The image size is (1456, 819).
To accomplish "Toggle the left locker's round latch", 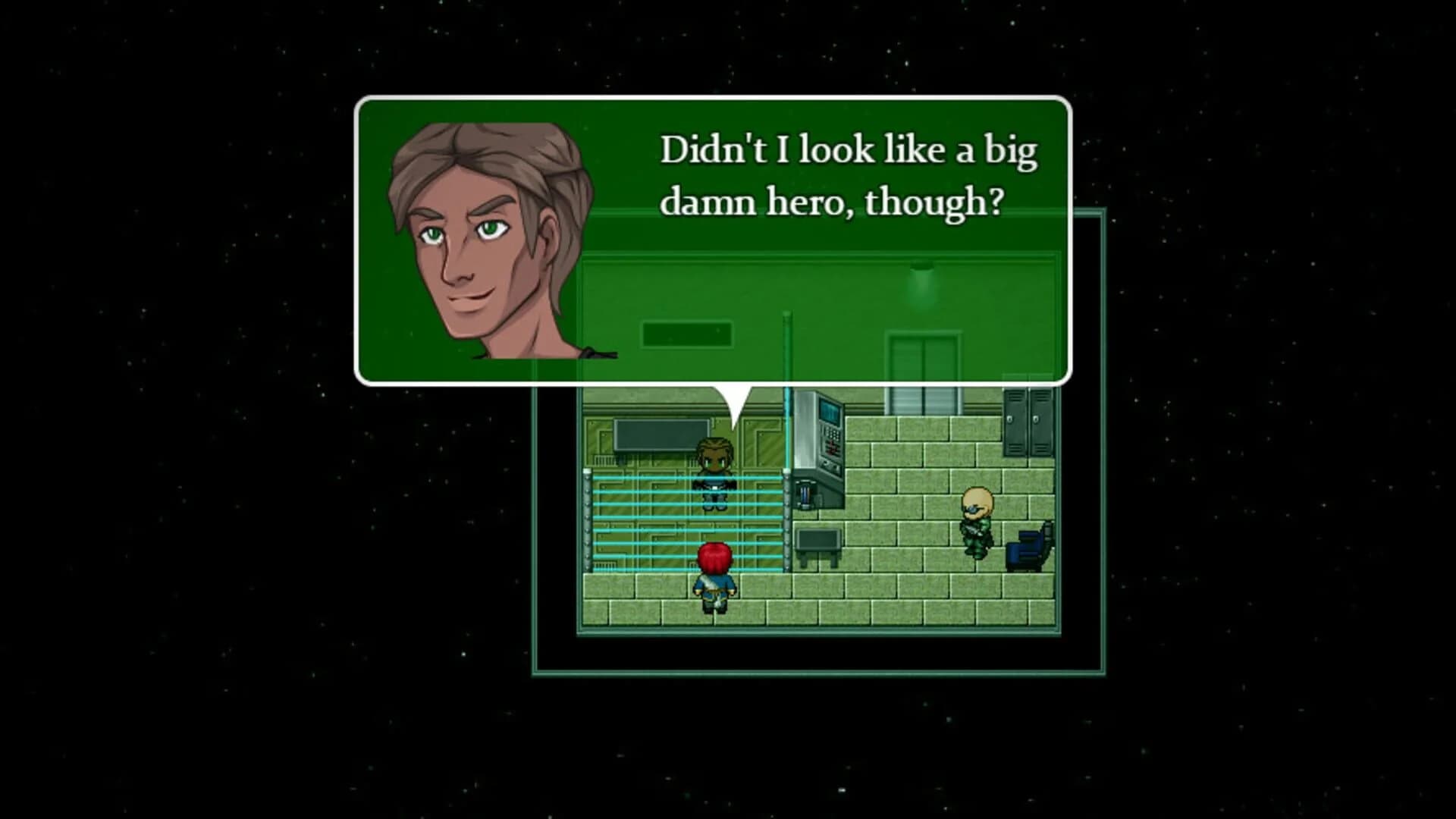I will point(1011,419).
